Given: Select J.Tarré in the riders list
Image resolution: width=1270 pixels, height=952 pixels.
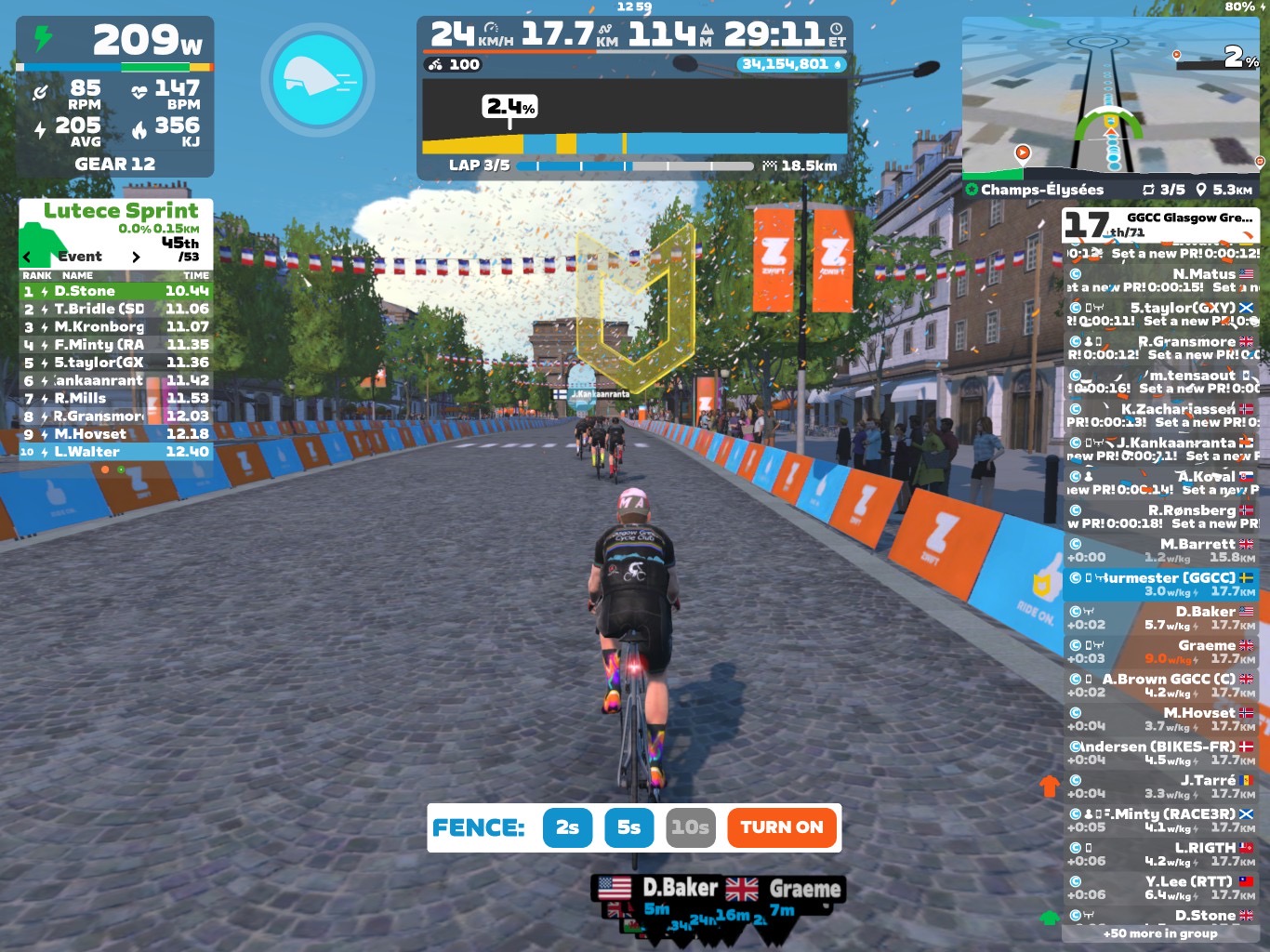Looking at the screenshot, I should 1160,787.
